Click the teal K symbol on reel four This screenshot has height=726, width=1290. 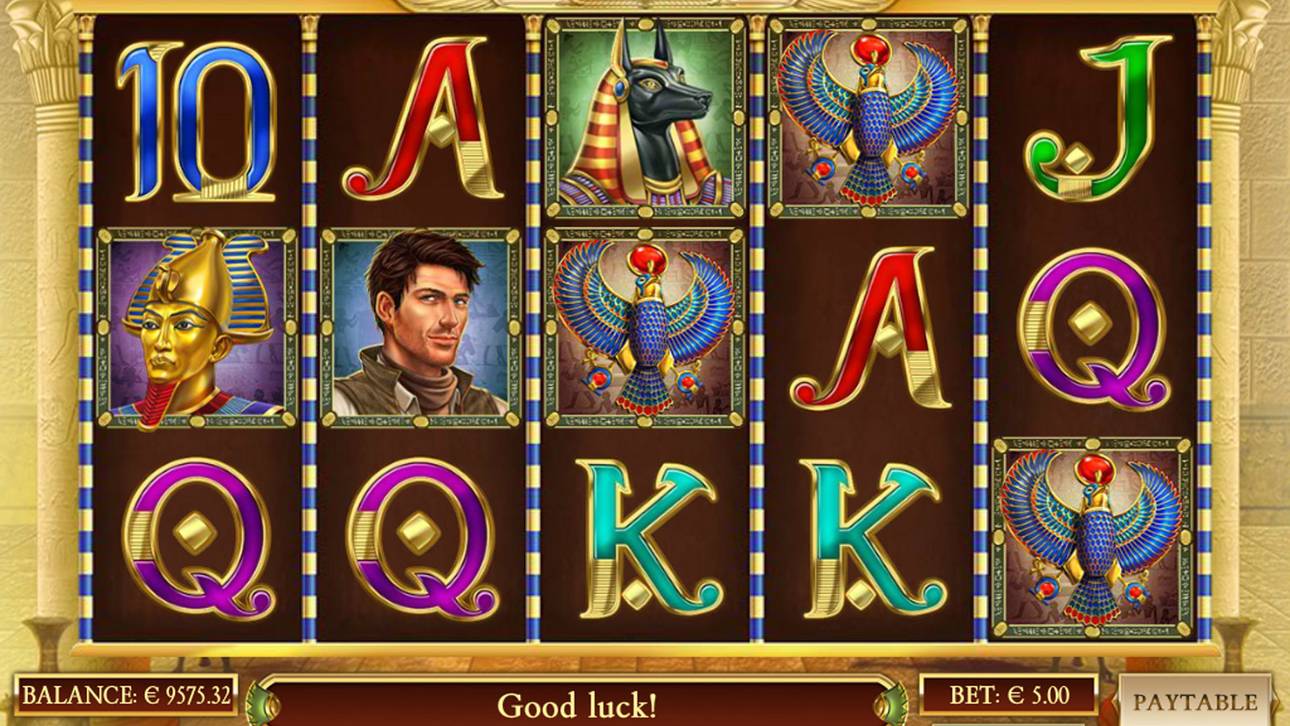pyautogui.click(x=870, y=540)
